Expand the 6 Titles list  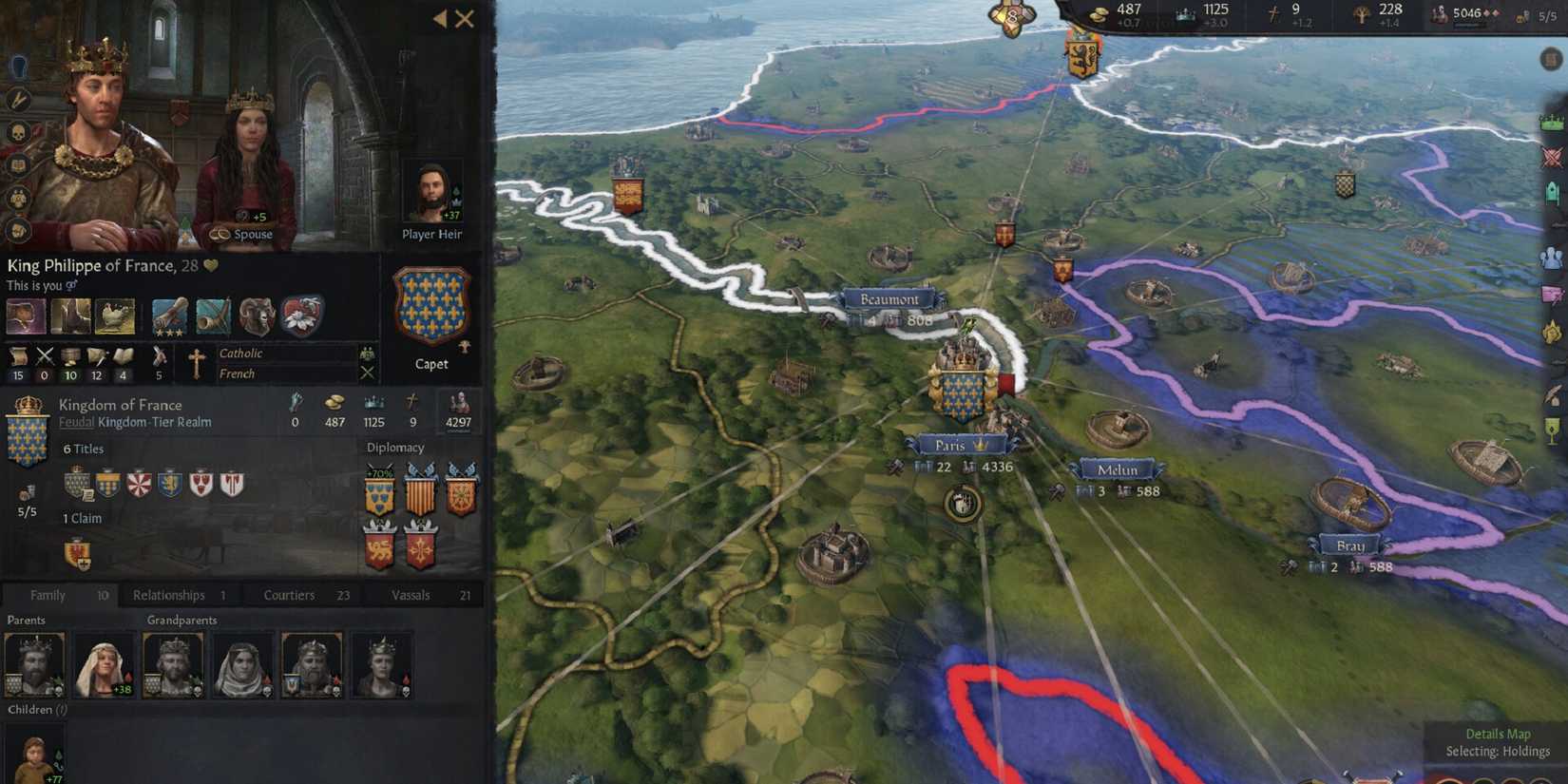tap(84, 449)
